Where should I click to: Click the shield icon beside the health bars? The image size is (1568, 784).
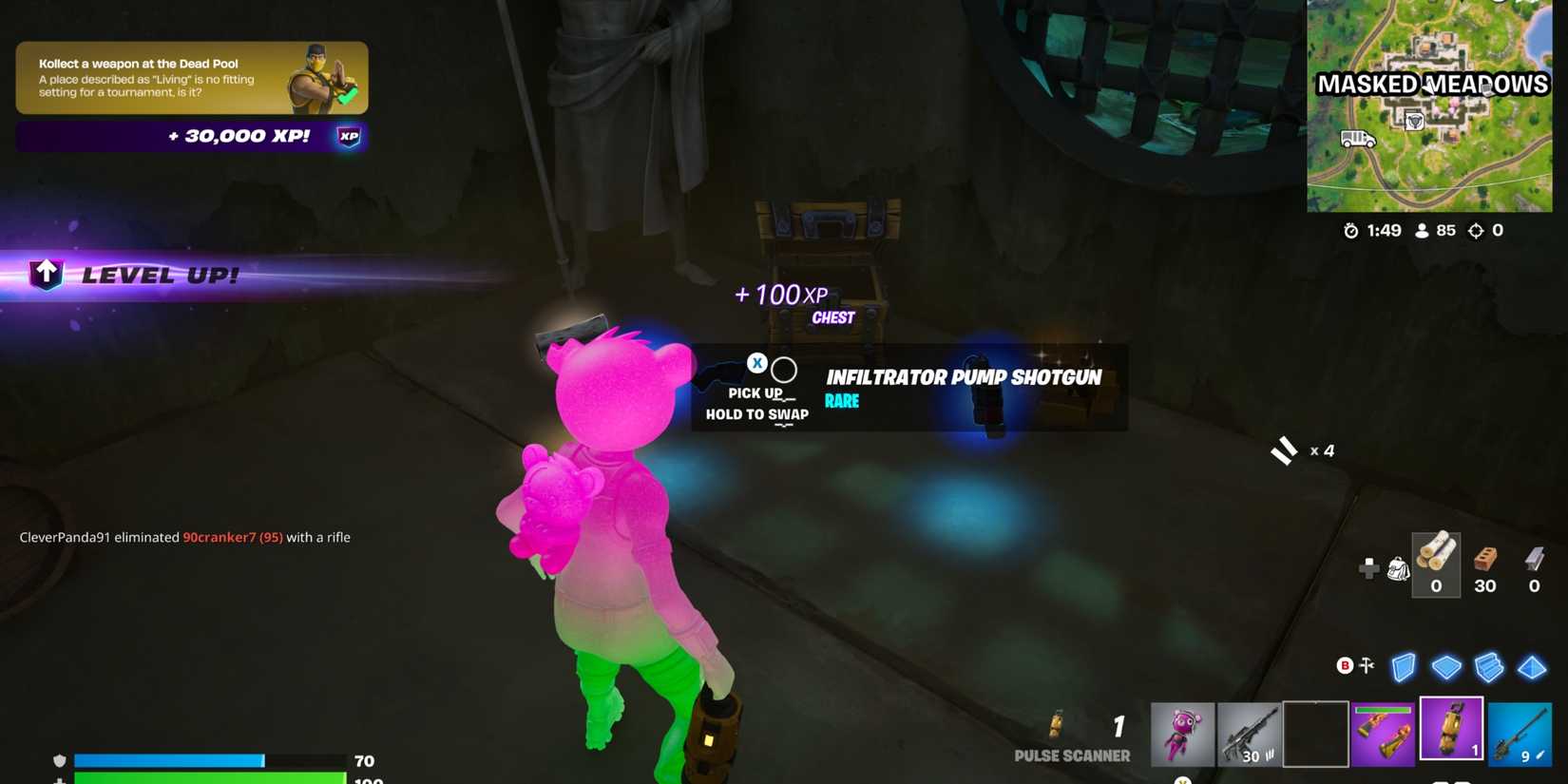60,760
